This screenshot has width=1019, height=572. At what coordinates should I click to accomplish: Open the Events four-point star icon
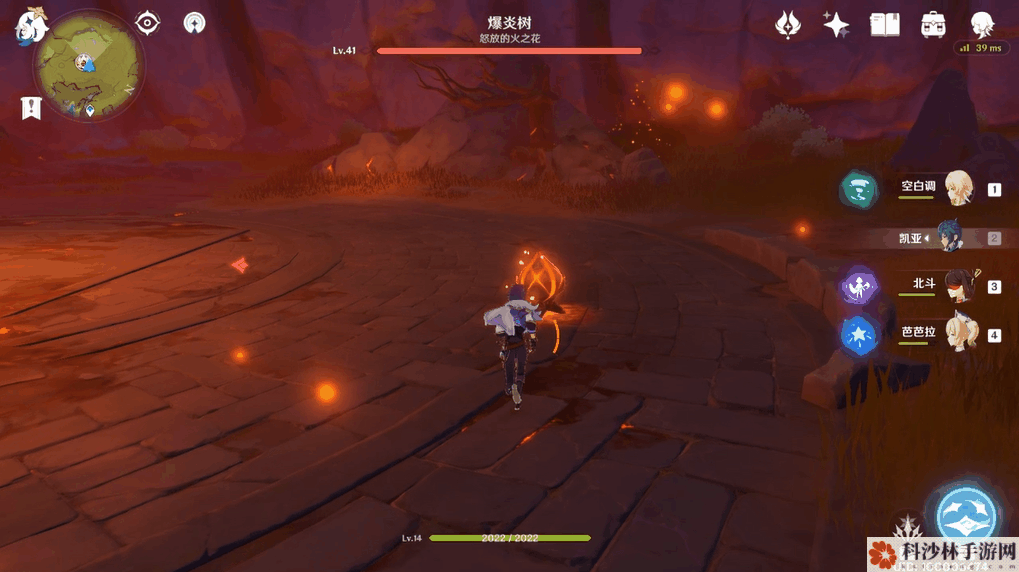click(836, 25)
